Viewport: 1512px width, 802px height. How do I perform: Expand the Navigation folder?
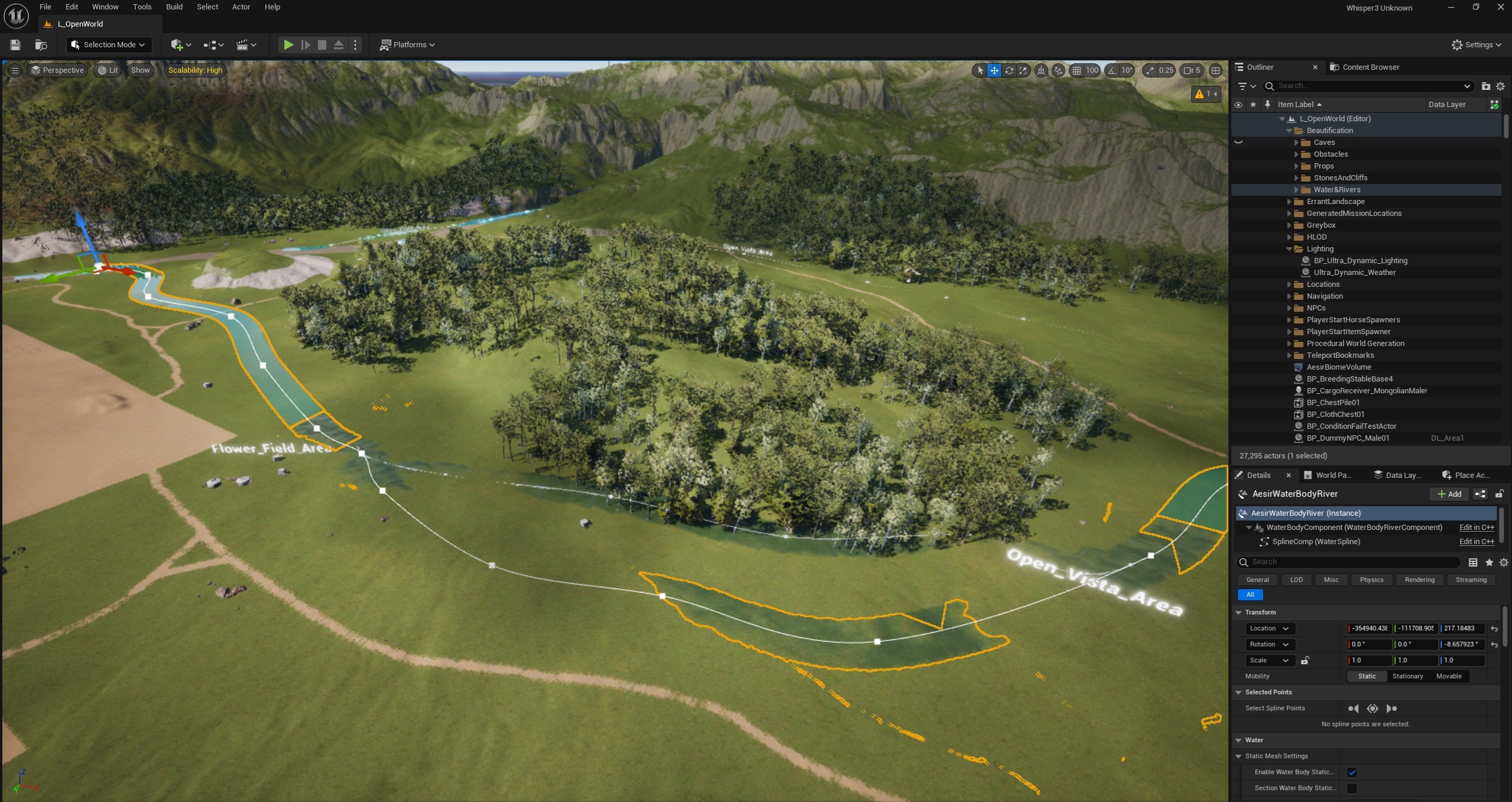point(1289,296)
